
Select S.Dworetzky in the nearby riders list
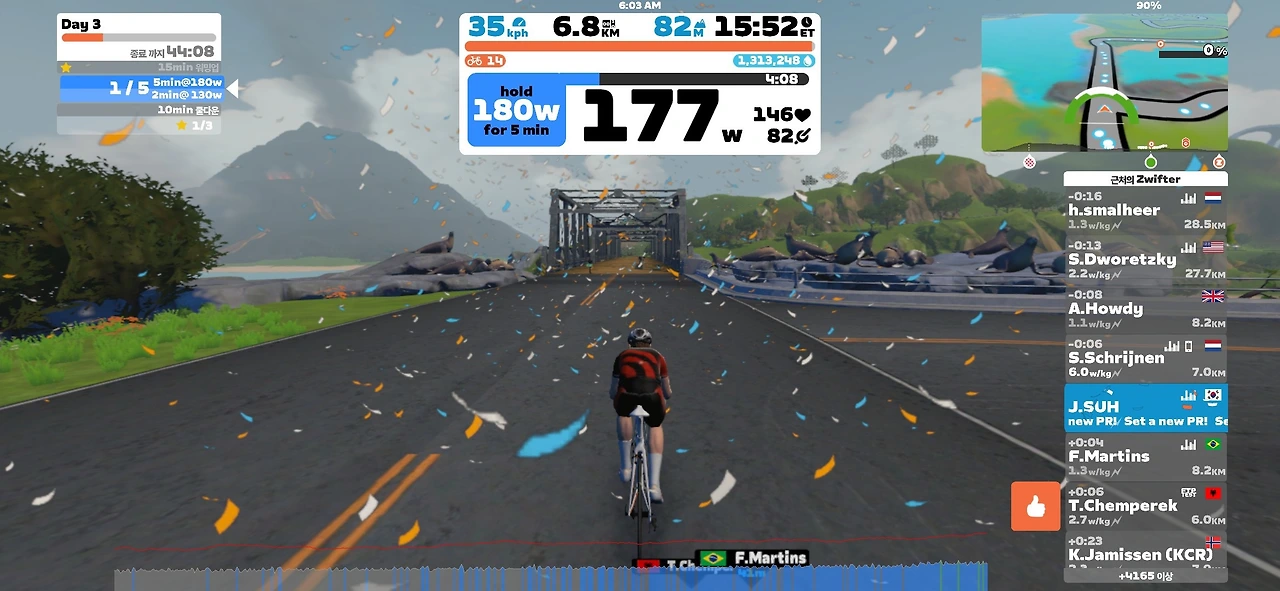pos(1145,260)
